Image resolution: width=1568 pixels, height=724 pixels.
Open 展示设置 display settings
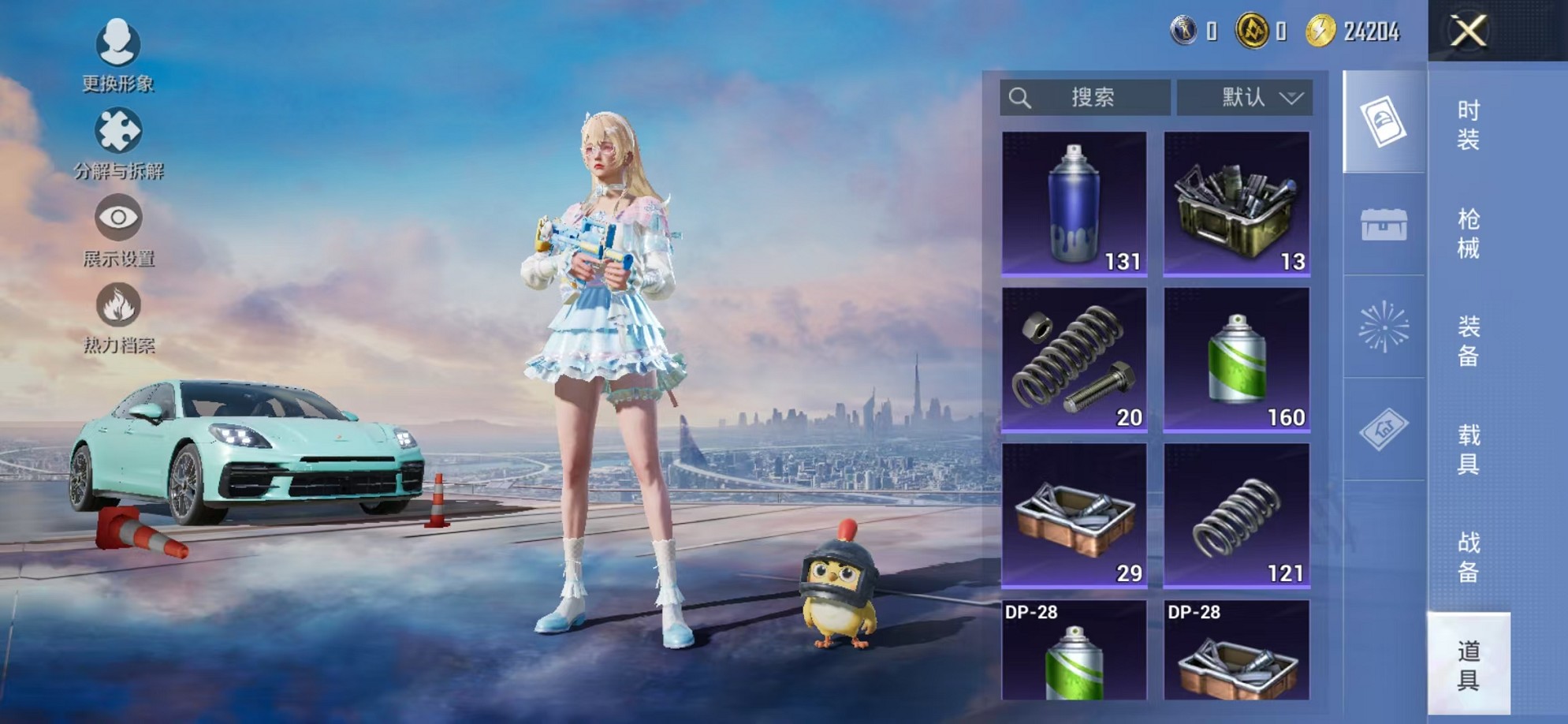tap(117, 217)
